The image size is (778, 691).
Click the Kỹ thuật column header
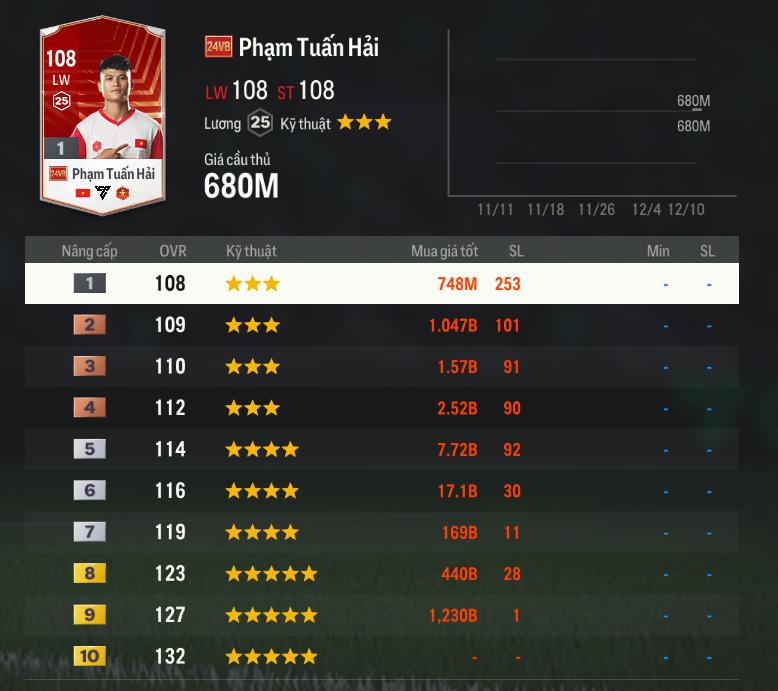[251, 251]
